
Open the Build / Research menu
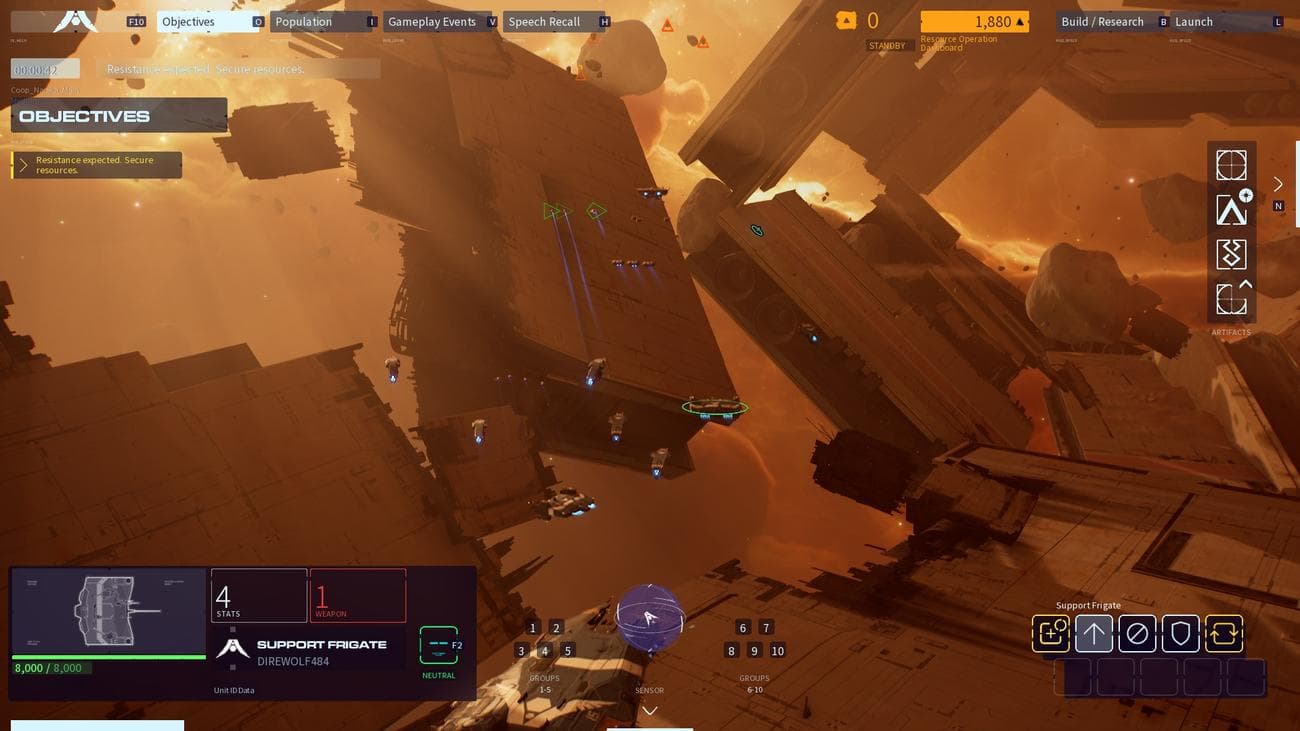click(x=1101, y=20)
